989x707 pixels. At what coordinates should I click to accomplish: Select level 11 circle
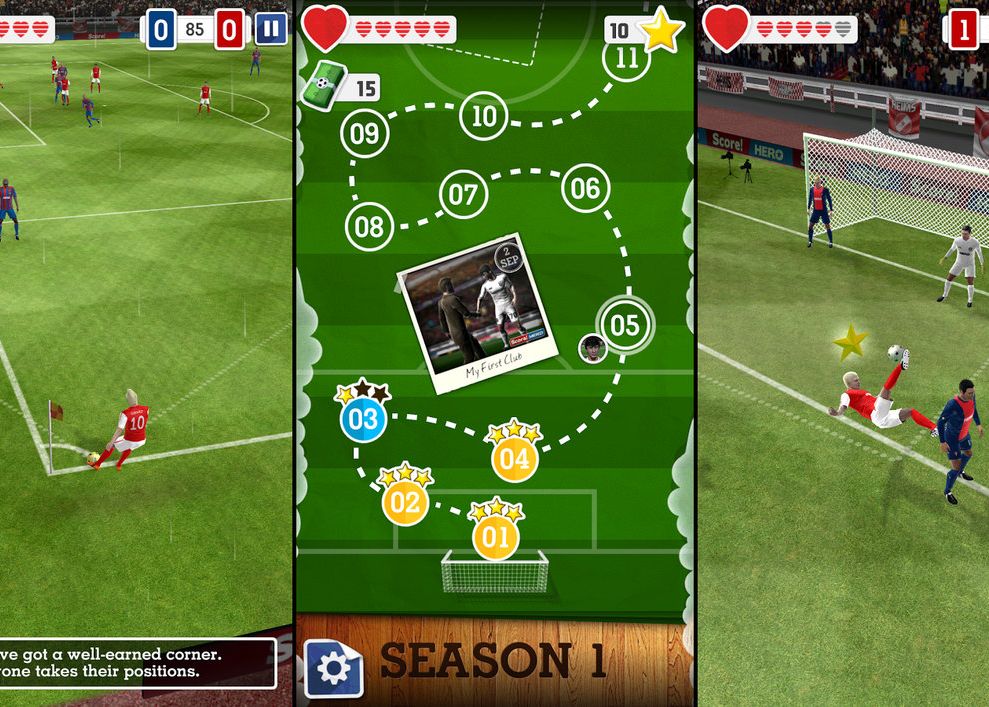(x=626, y=58)
